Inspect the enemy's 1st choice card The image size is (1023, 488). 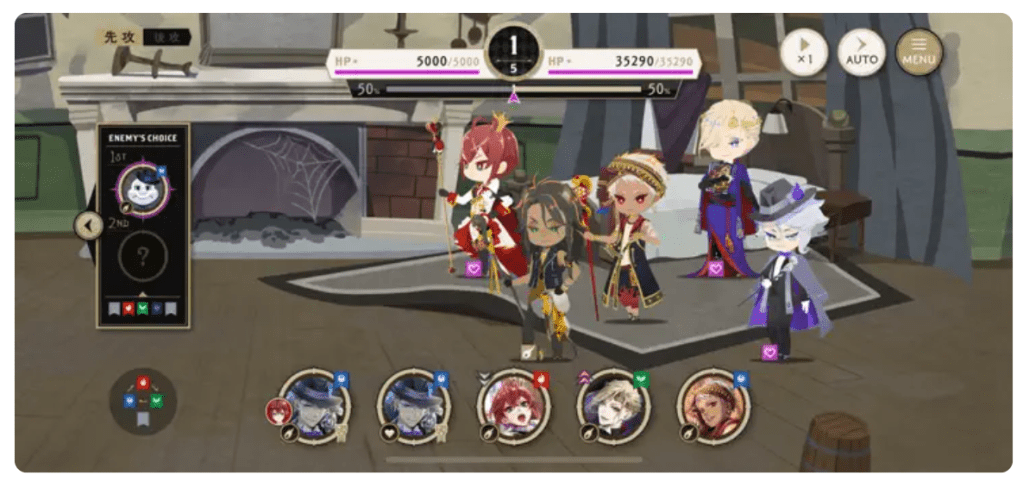(x=142, y=188)
